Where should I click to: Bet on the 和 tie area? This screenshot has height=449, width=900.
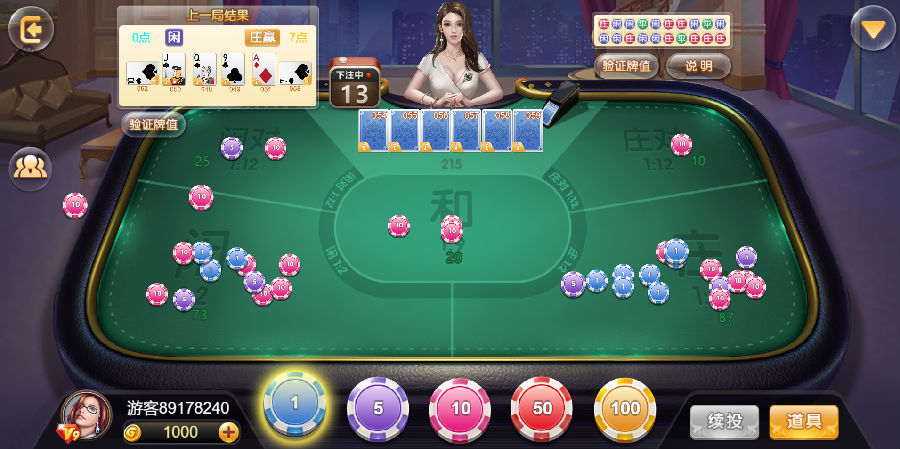point(452,215)
